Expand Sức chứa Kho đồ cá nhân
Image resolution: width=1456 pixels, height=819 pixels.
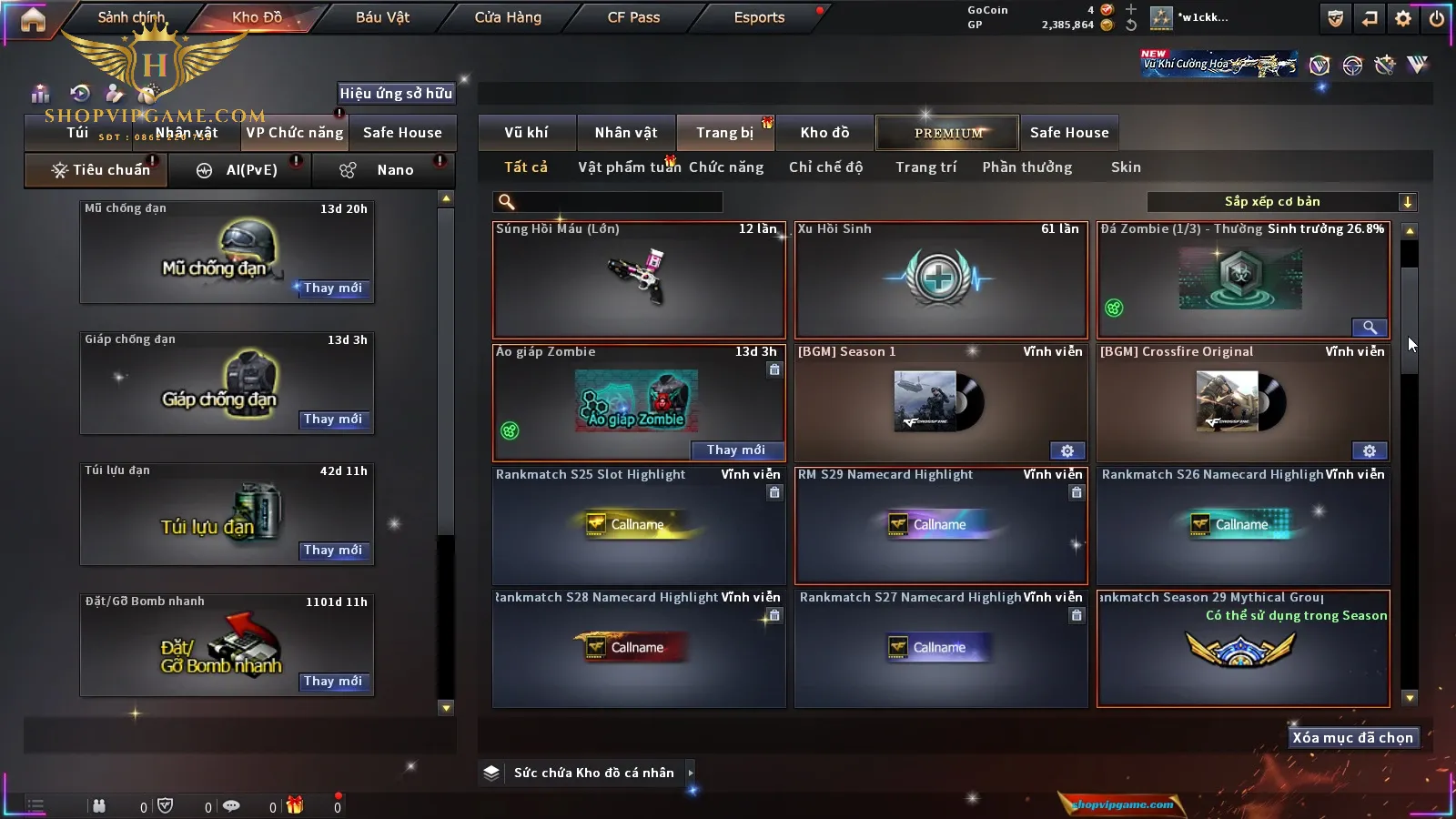(x=690, y=773)
